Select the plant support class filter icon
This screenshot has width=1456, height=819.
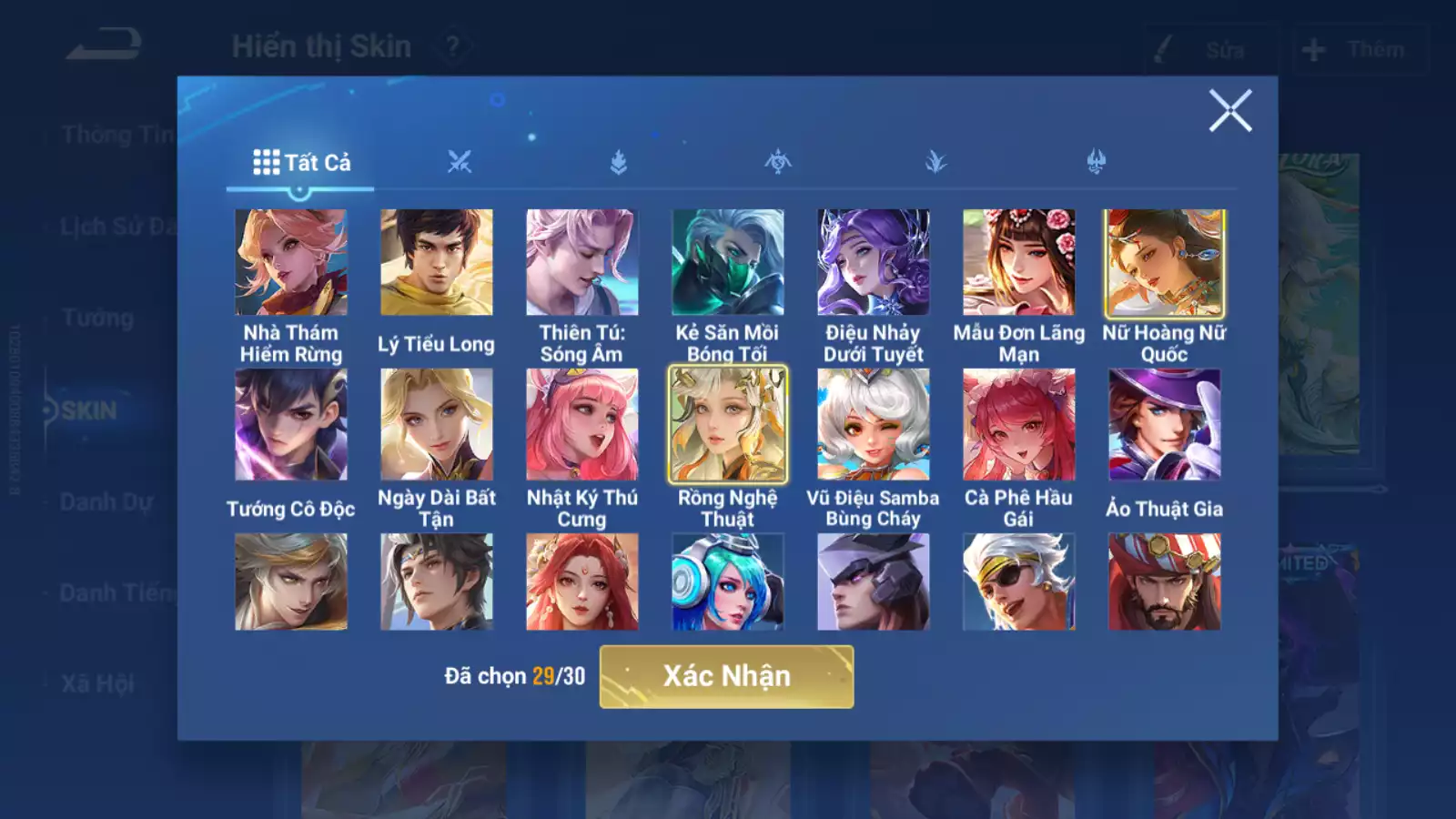point(935,161)
